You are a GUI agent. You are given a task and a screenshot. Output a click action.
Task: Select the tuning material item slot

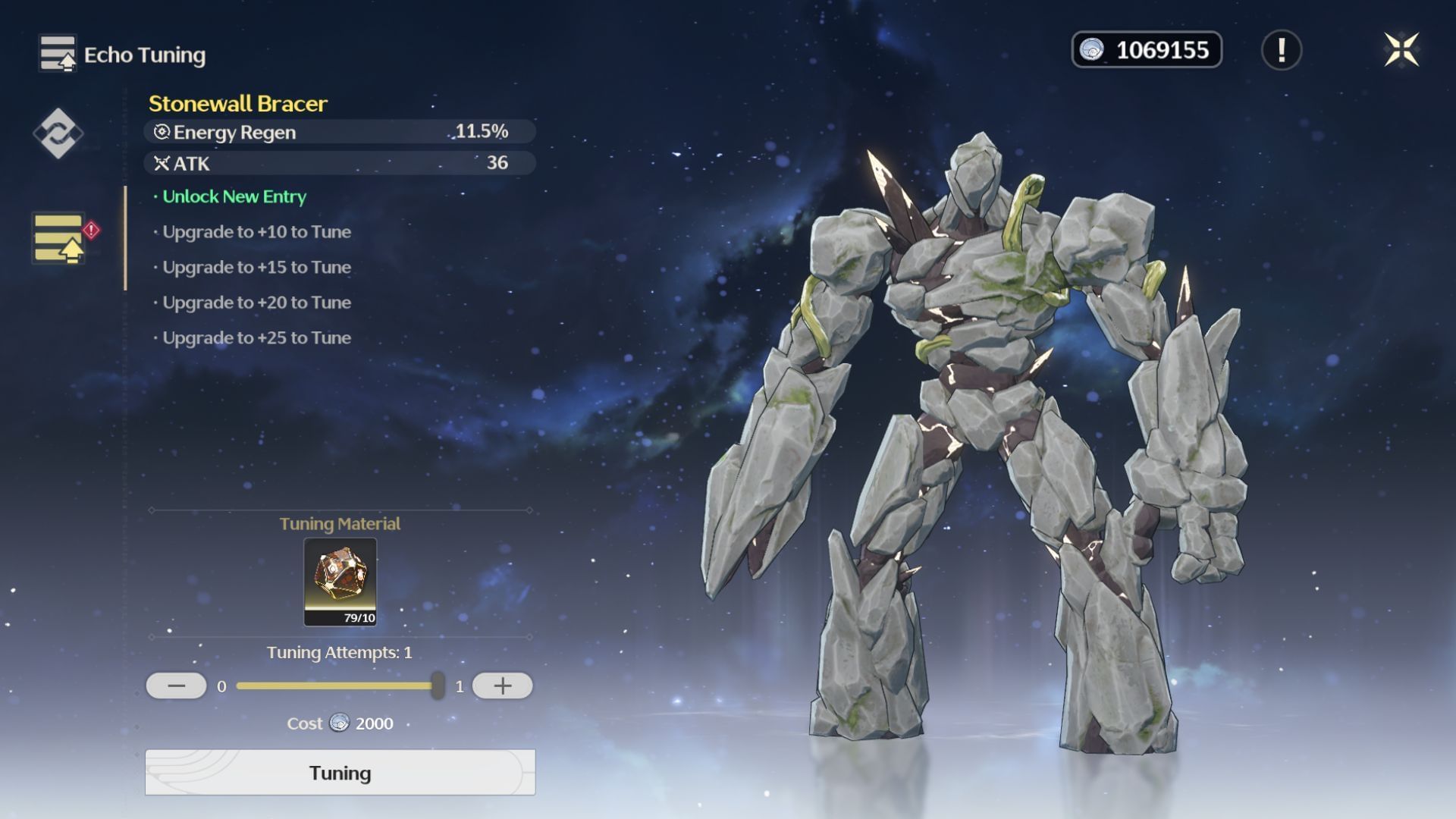click(x=340, y=582)
